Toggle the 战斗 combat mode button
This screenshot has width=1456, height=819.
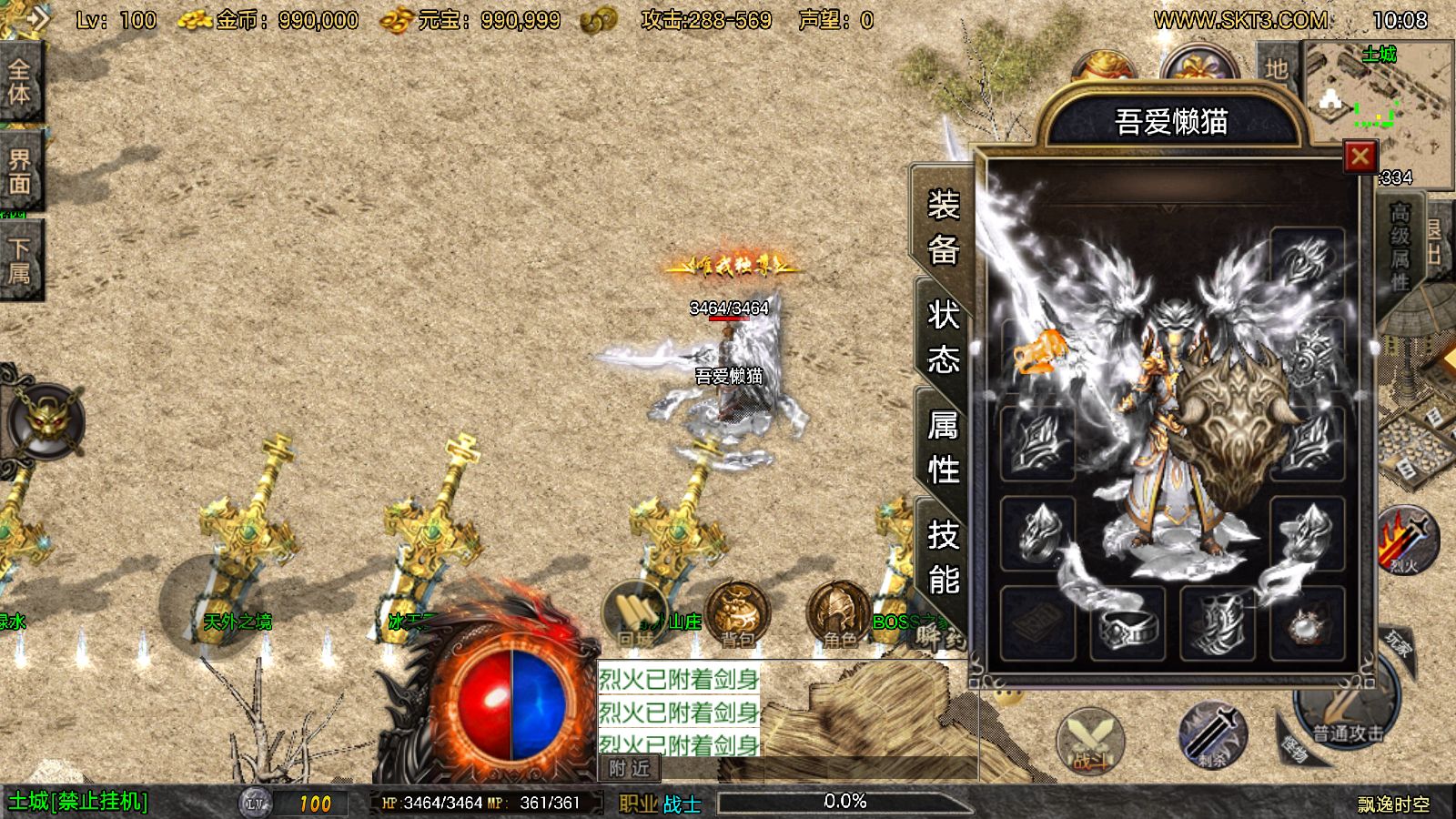(x=1090, y=741)
